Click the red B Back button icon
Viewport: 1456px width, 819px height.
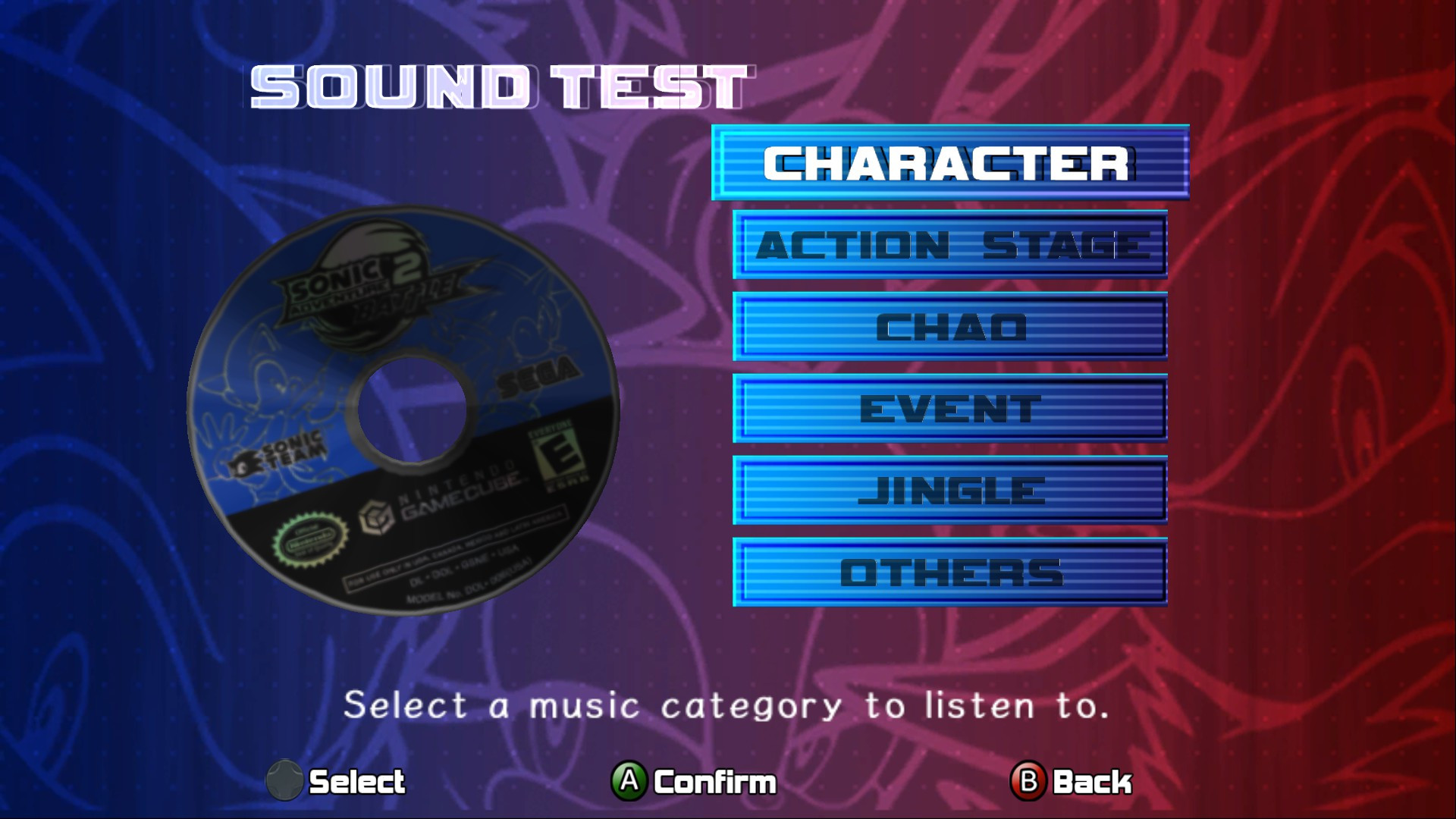pyautogui.click(x=1028, y=780)
